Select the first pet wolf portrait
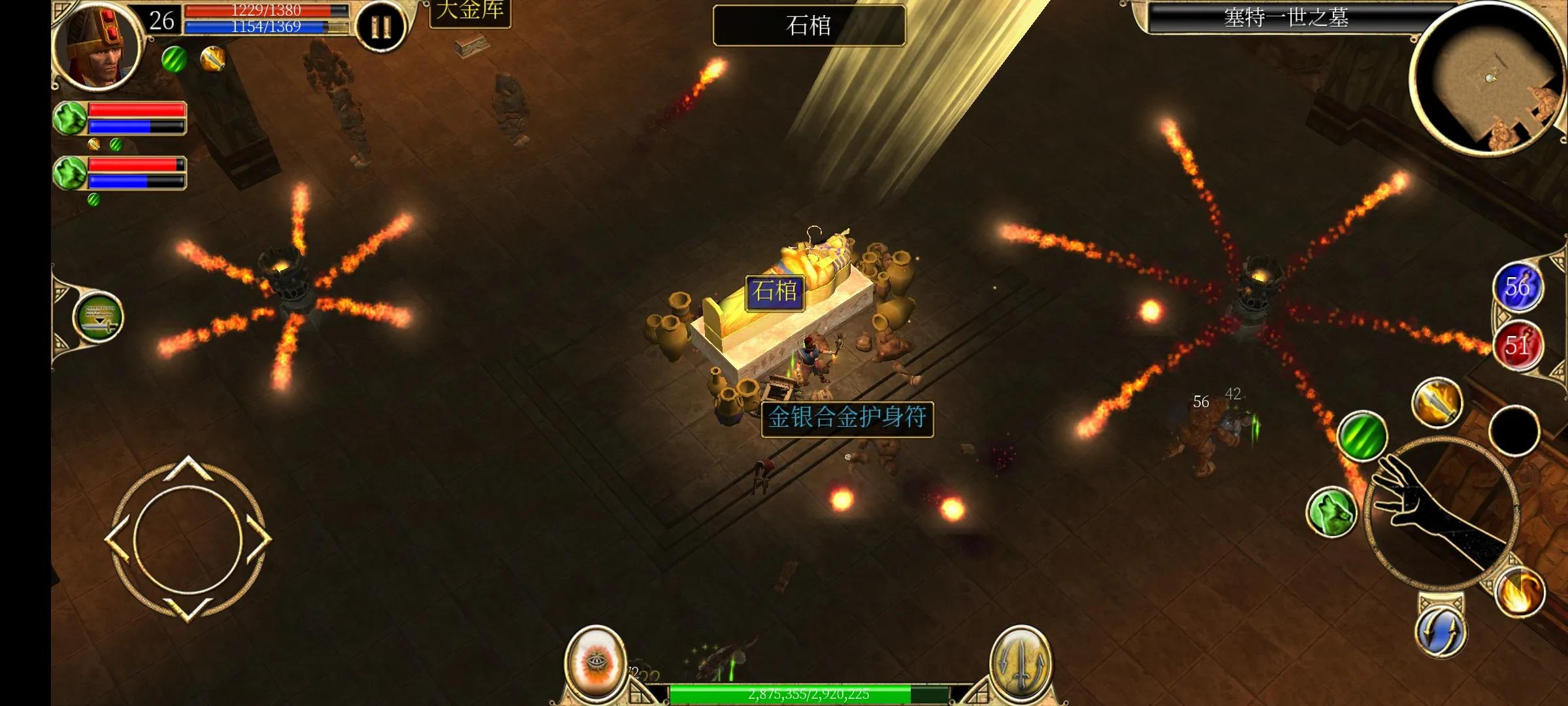 (x=71, y=118)
